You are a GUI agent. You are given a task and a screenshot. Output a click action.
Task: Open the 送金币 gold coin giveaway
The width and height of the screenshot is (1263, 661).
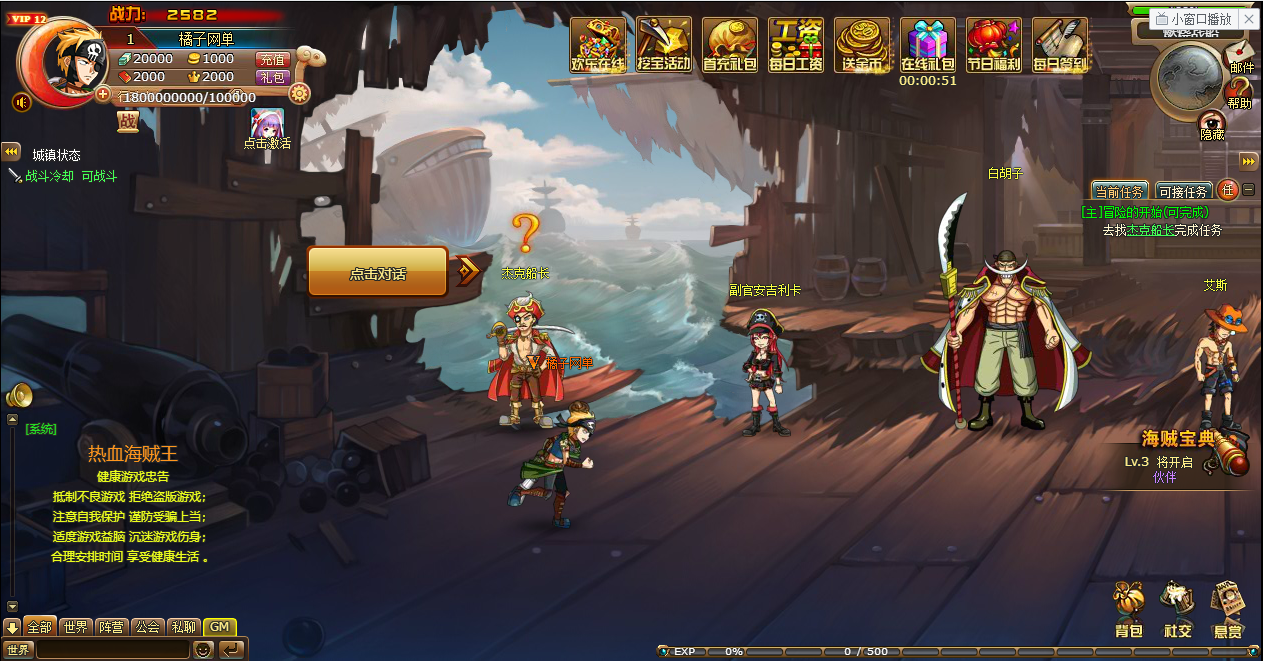coord(862,45)
